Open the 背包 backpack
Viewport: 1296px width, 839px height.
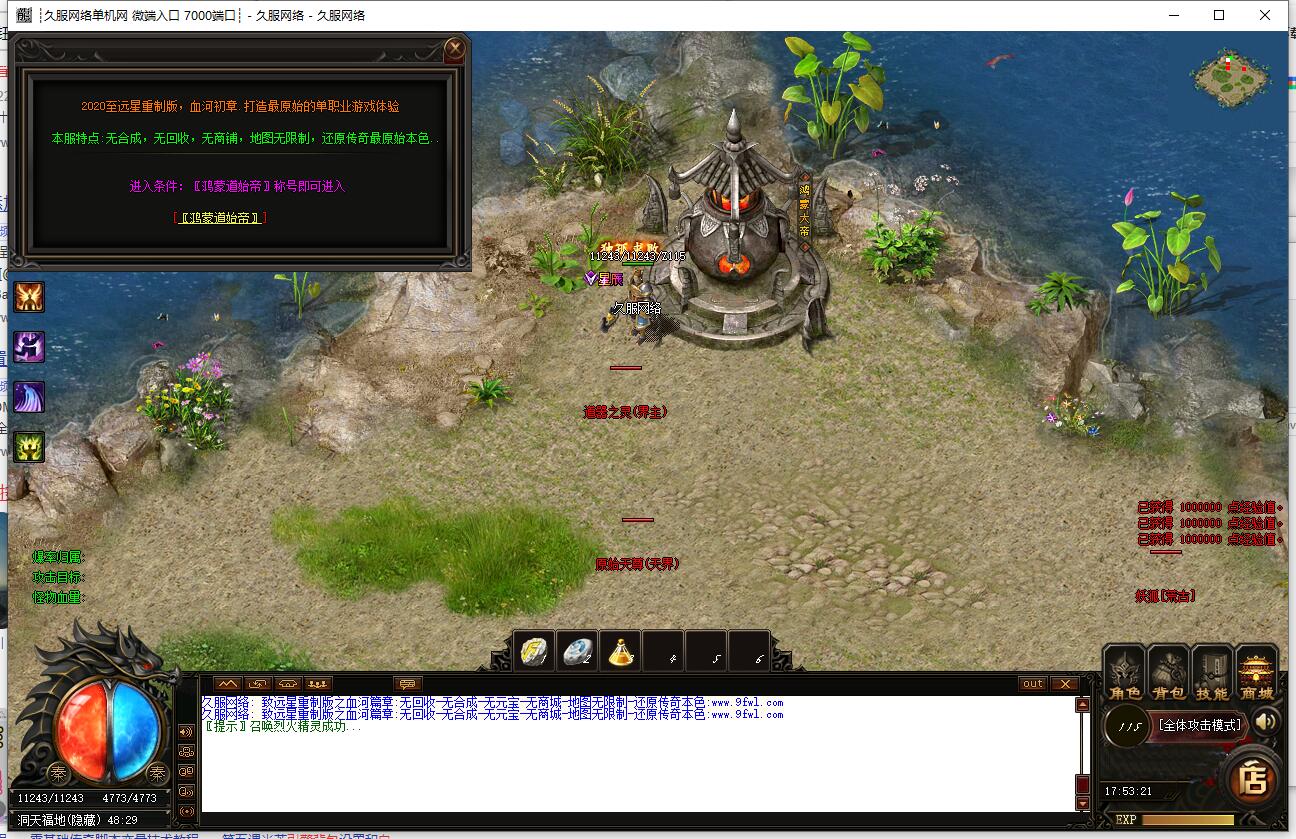(1167, 673)
